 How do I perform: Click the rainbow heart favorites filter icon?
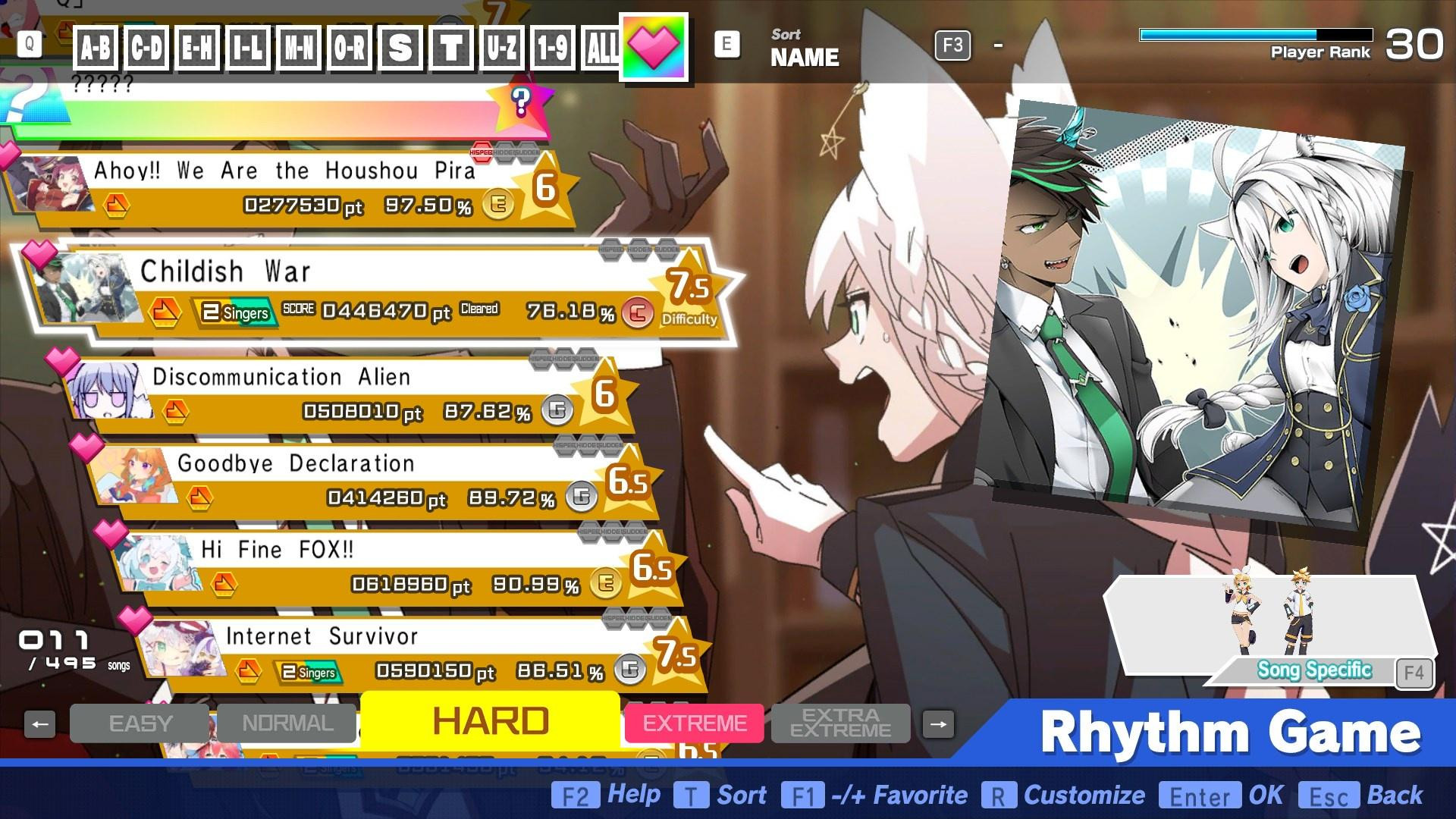(653, 45)
